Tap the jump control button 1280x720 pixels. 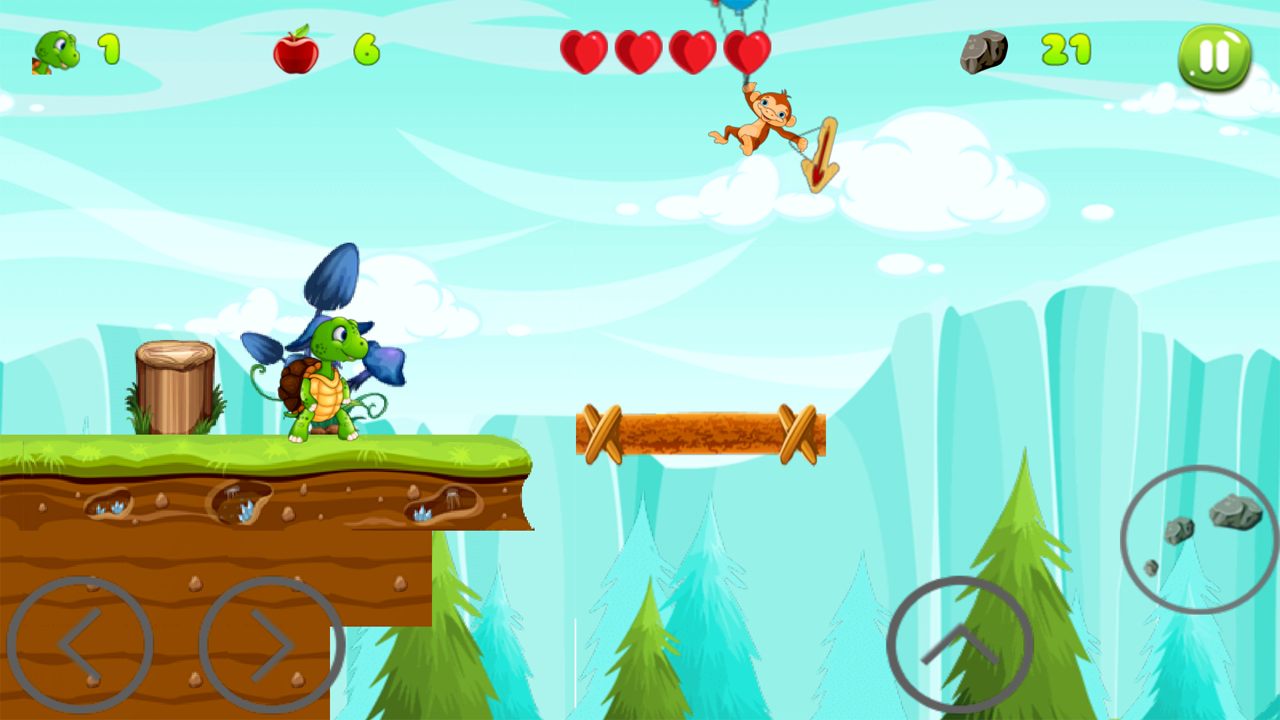tap(960, 645)
